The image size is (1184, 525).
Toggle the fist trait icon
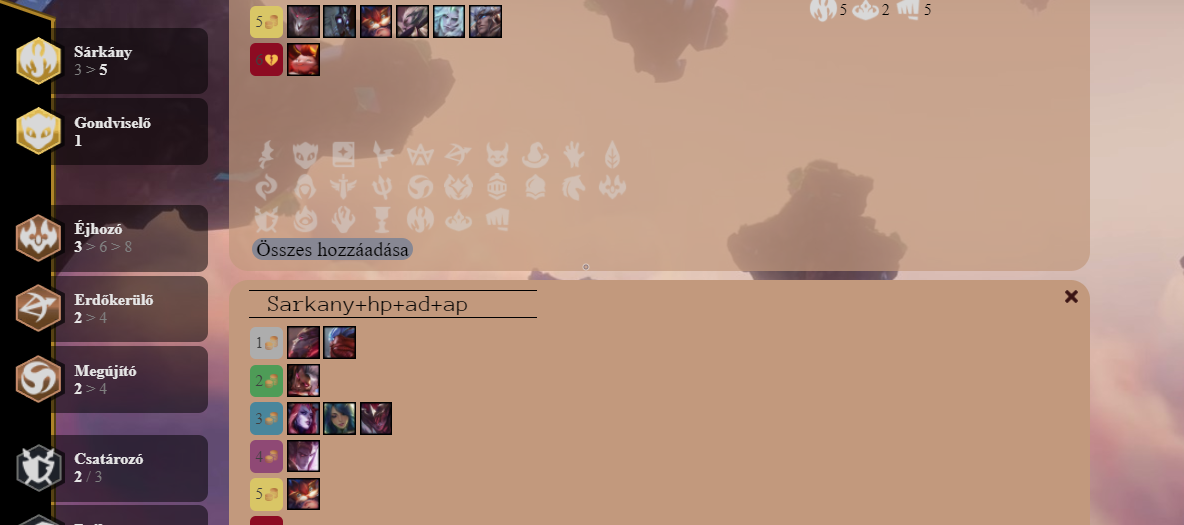click(496, 219)
